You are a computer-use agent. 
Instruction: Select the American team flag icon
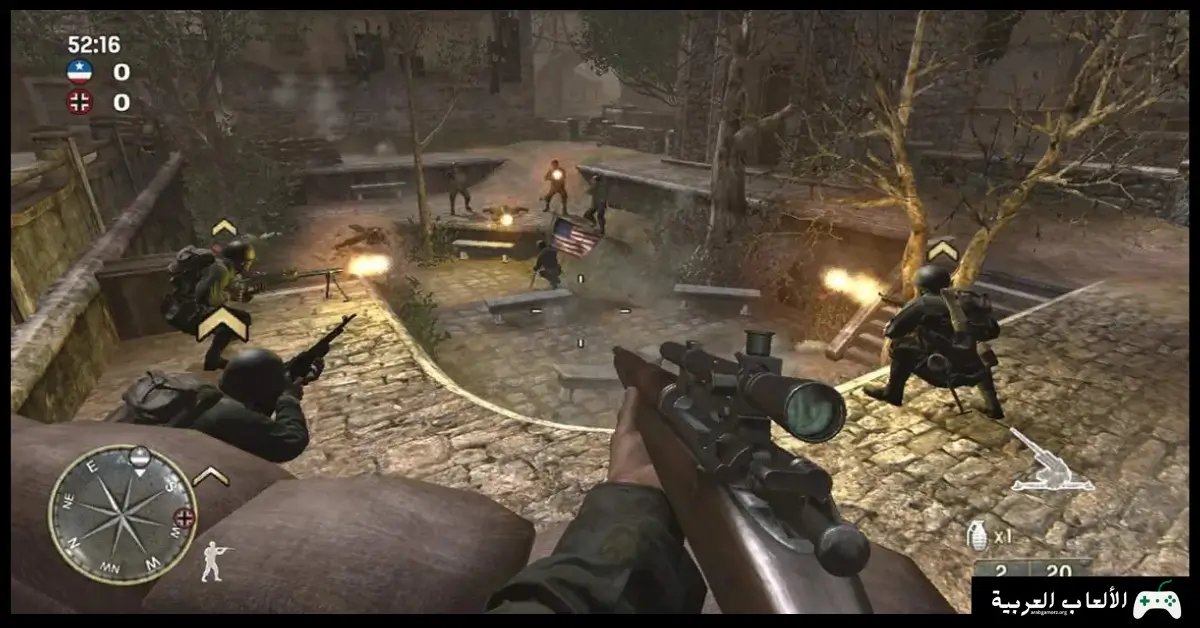click(79, 71)
